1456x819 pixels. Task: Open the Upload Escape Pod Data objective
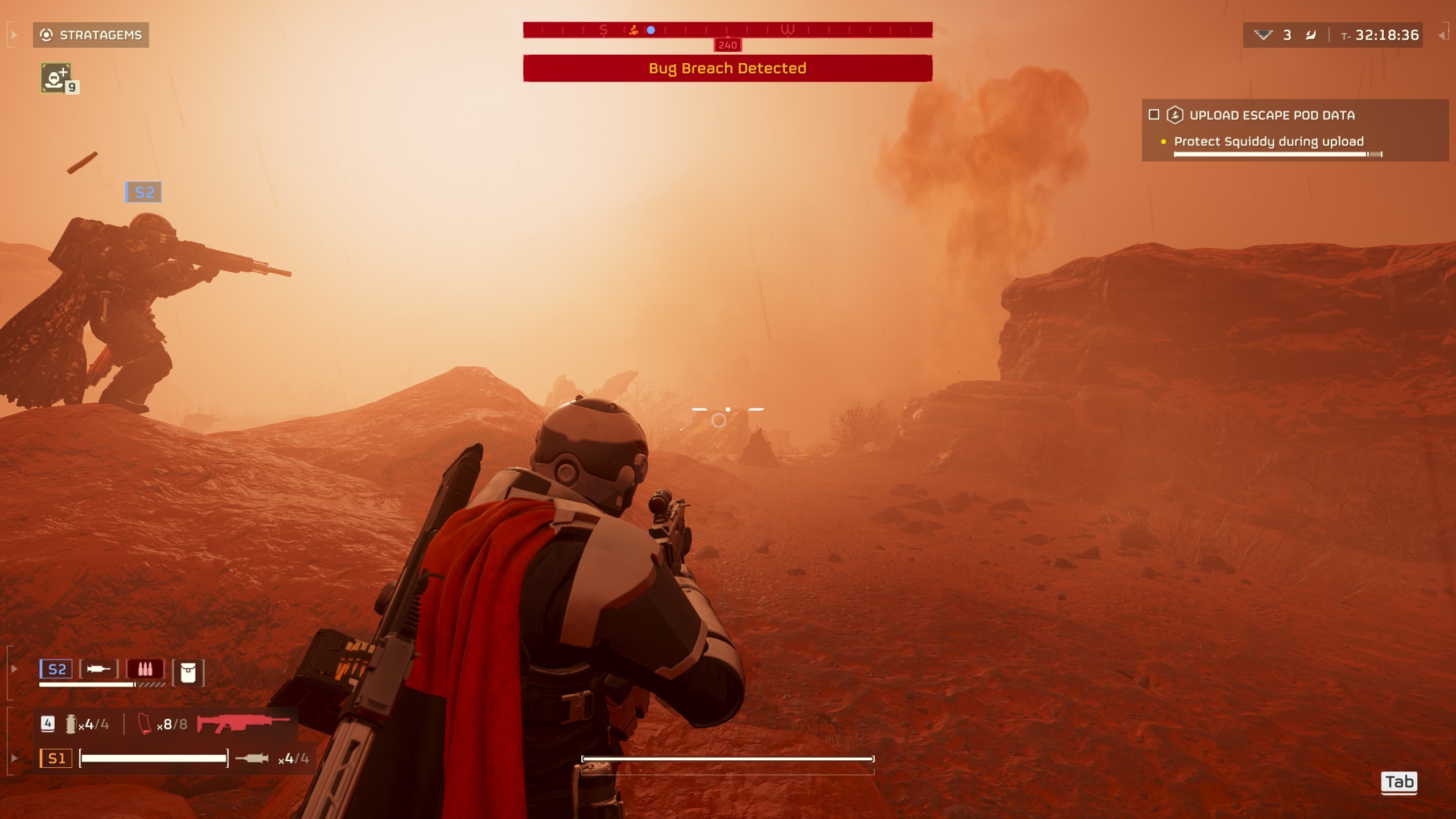click(x=1272, y=116)
